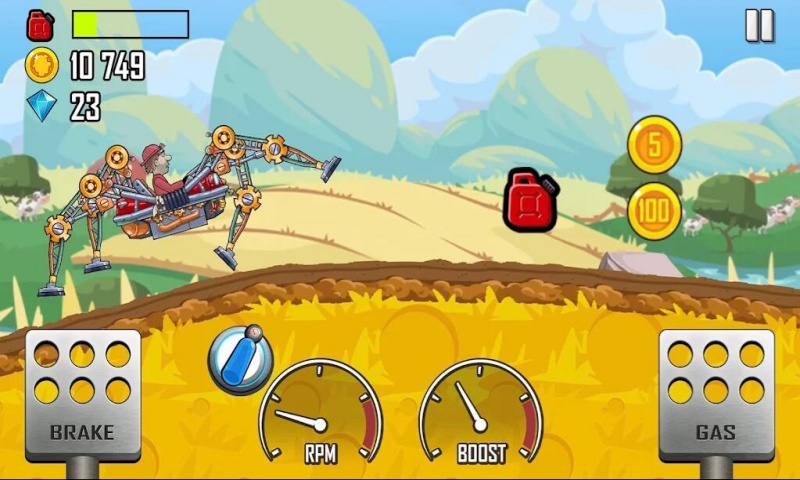Step on the BRAKE pedal
The height and width of the screenshot is (480, 800).
click(x=82, y=394)
